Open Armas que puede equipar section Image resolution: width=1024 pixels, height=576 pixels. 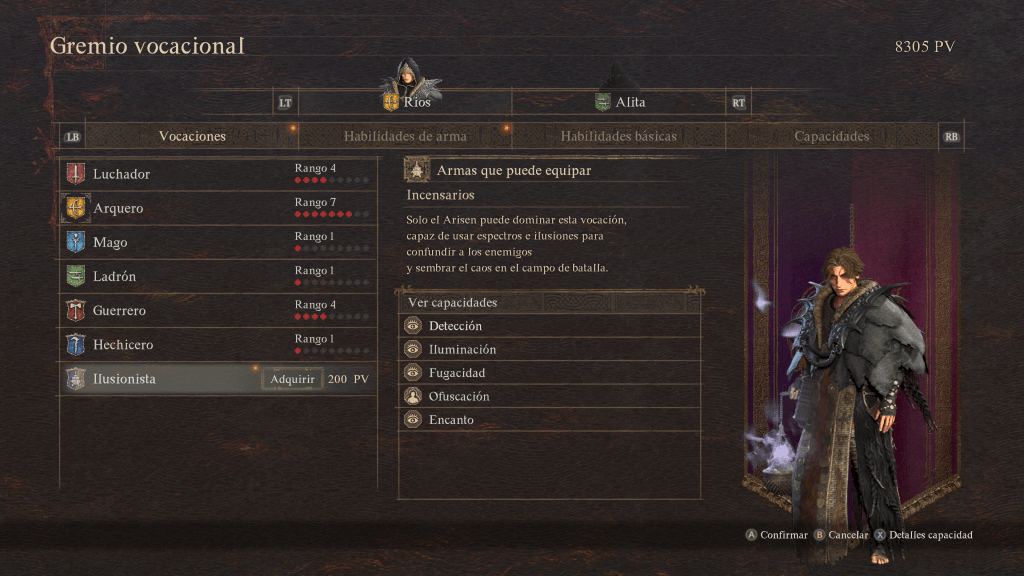tap(513, 171)
